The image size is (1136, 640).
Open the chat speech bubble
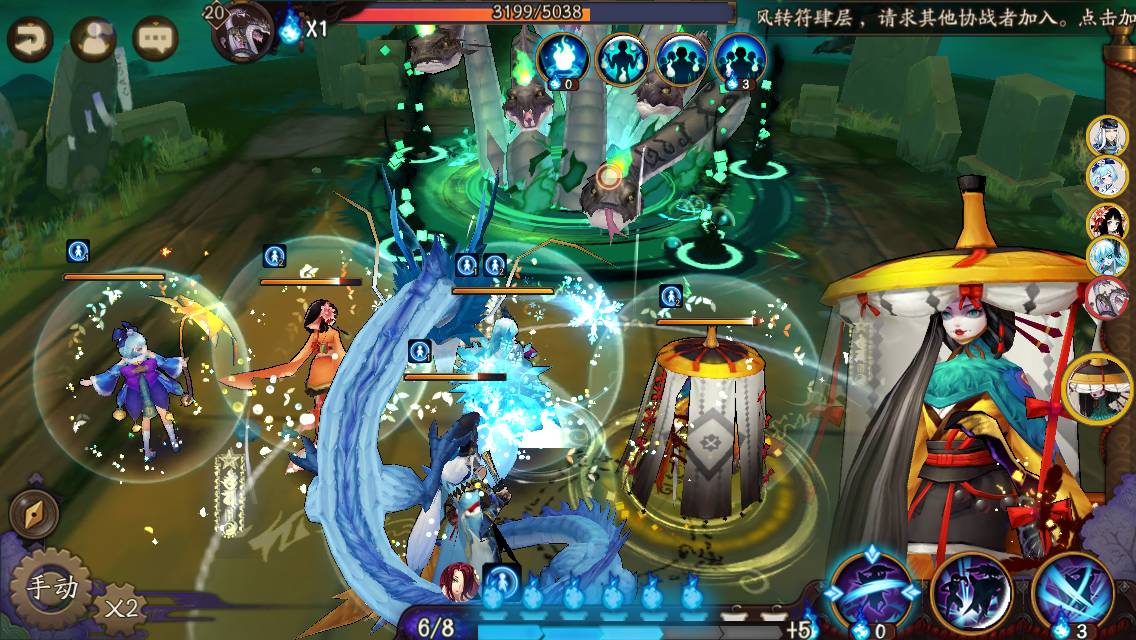pyautogui.click(x=155, y=40)
